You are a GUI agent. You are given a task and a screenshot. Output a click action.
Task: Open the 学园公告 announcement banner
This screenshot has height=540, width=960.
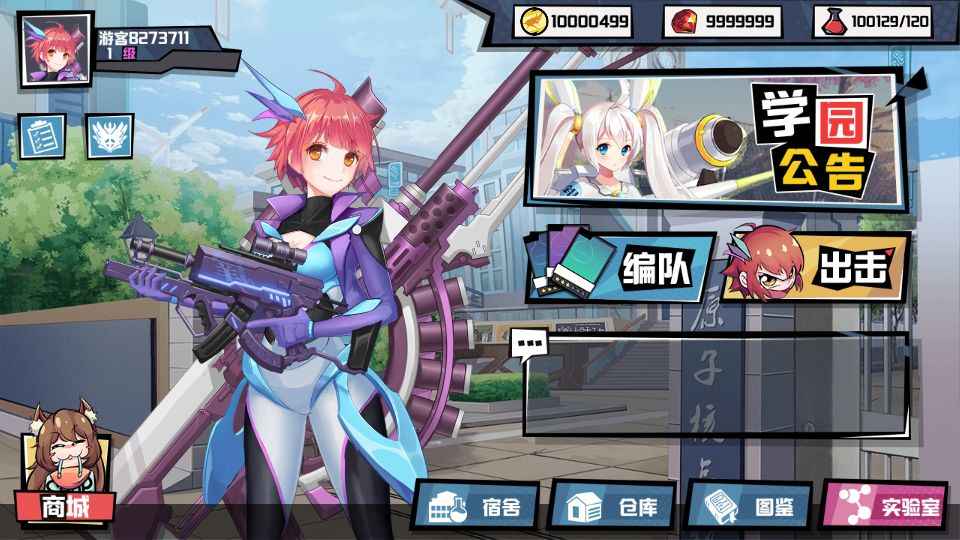(718, 137)
